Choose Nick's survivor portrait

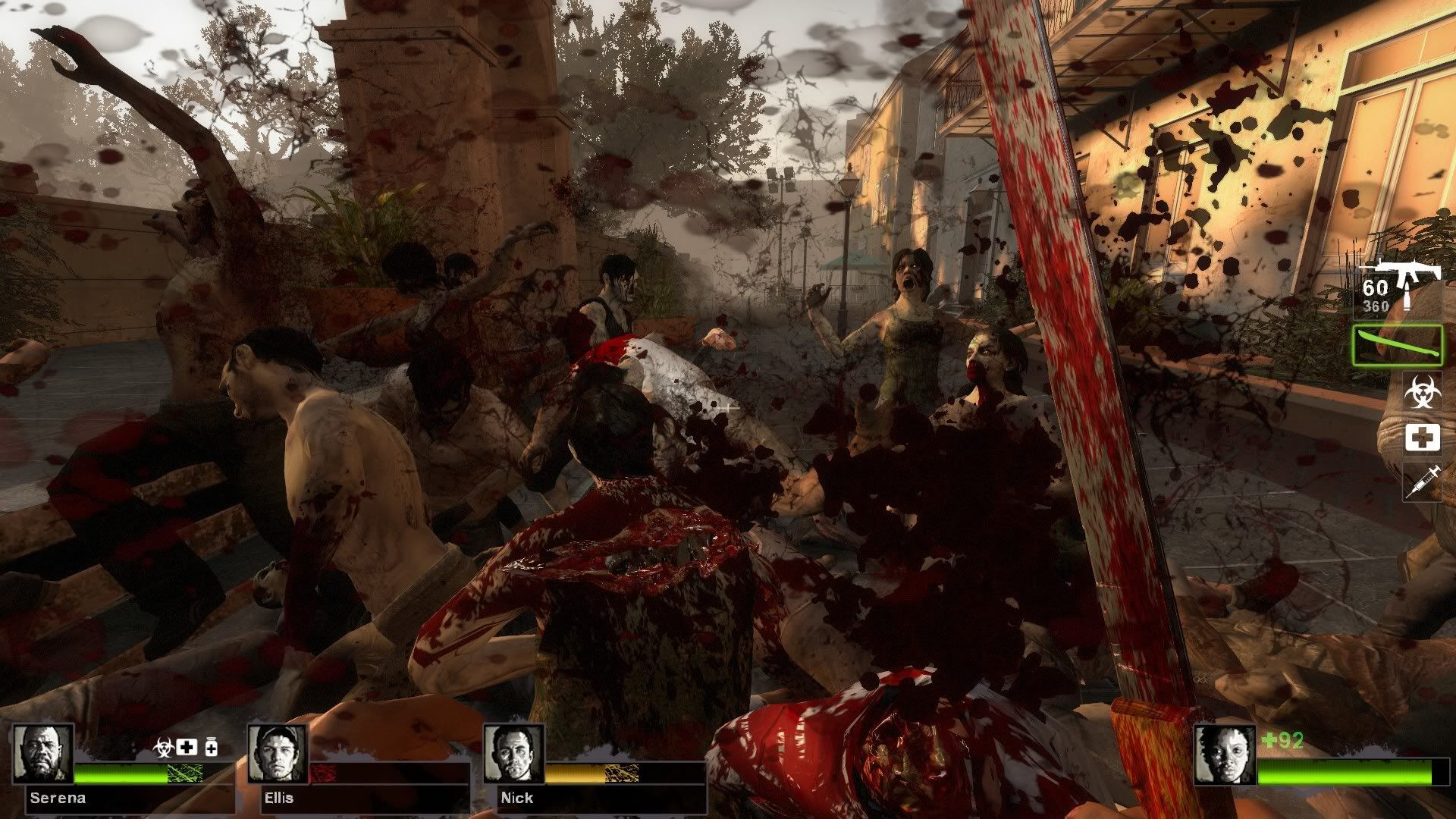pyautogui.click(x=513, y=754)
